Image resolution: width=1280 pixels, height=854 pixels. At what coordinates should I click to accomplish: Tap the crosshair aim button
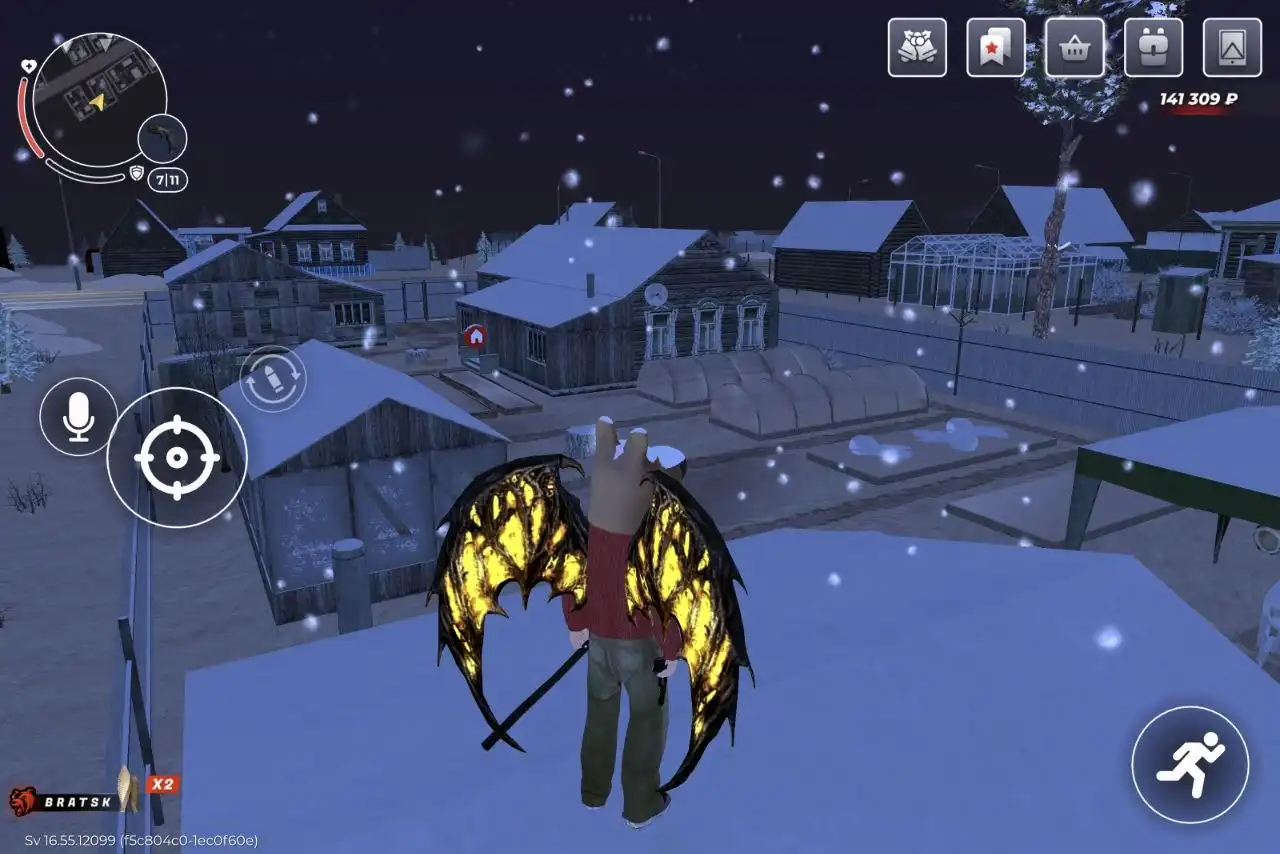[x=177, y=457]
